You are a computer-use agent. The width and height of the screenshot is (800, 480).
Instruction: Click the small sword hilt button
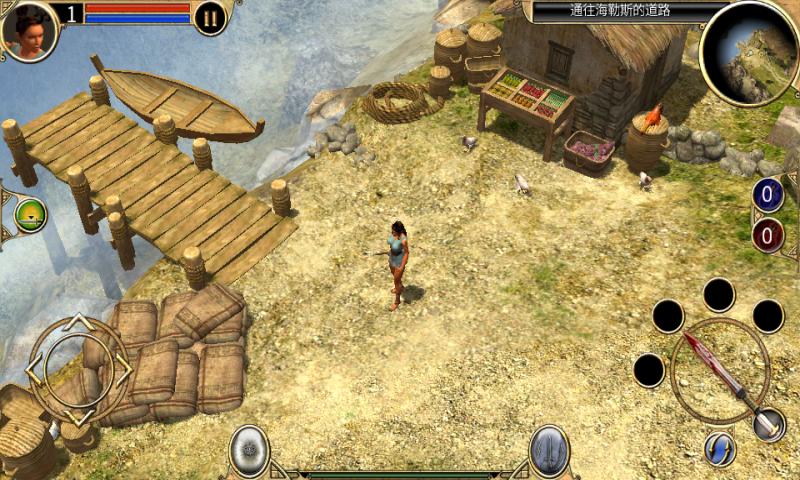click(769, 424)
